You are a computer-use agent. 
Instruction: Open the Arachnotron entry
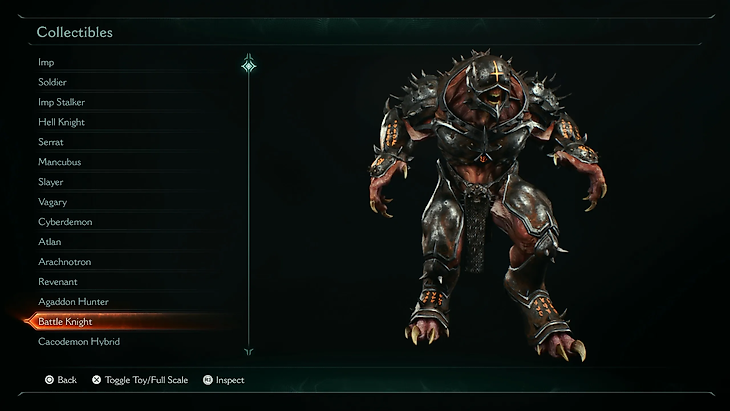(x=65, y=262)
